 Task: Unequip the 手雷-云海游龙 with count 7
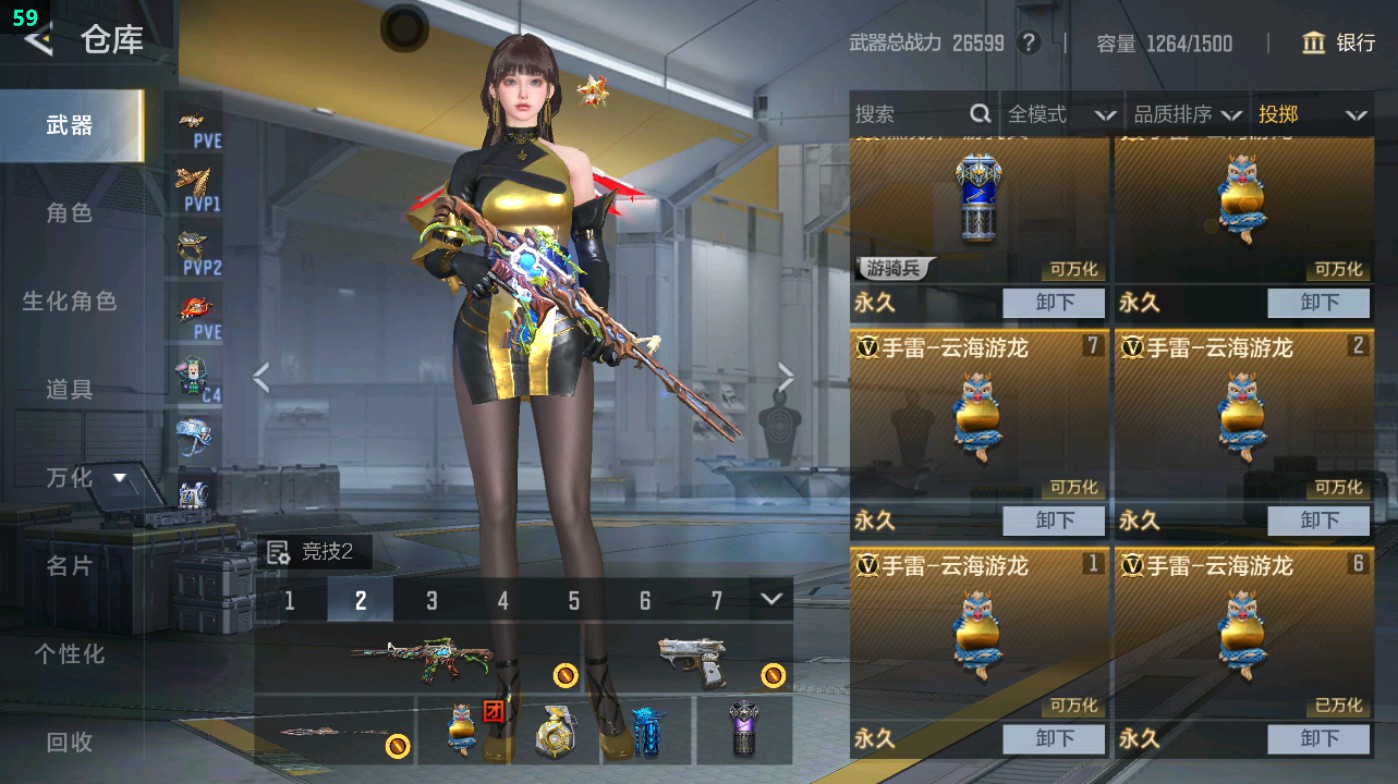click(1054, 520)
